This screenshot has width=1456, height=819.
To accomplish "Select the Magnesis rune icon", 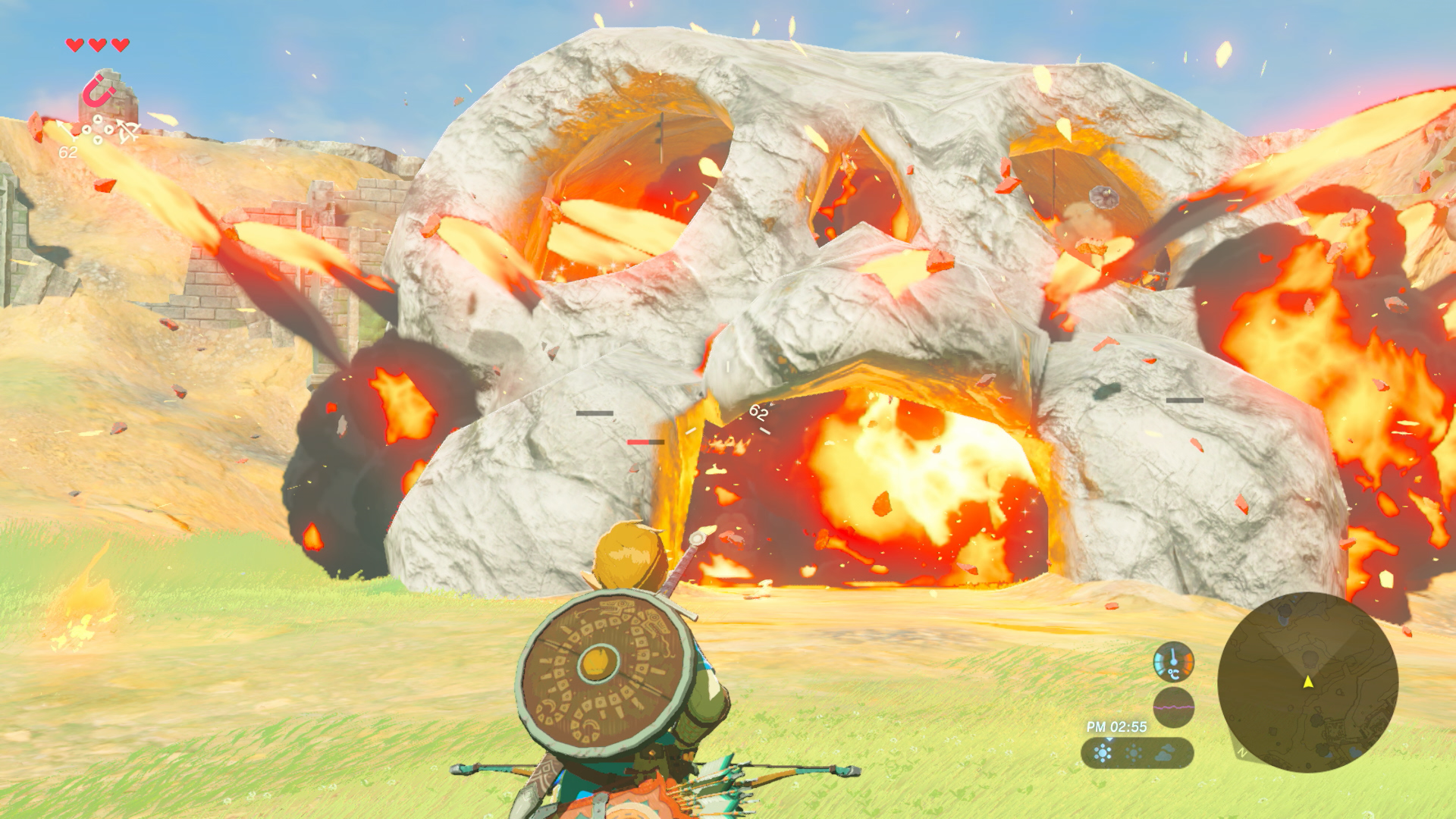I will 96,91.
